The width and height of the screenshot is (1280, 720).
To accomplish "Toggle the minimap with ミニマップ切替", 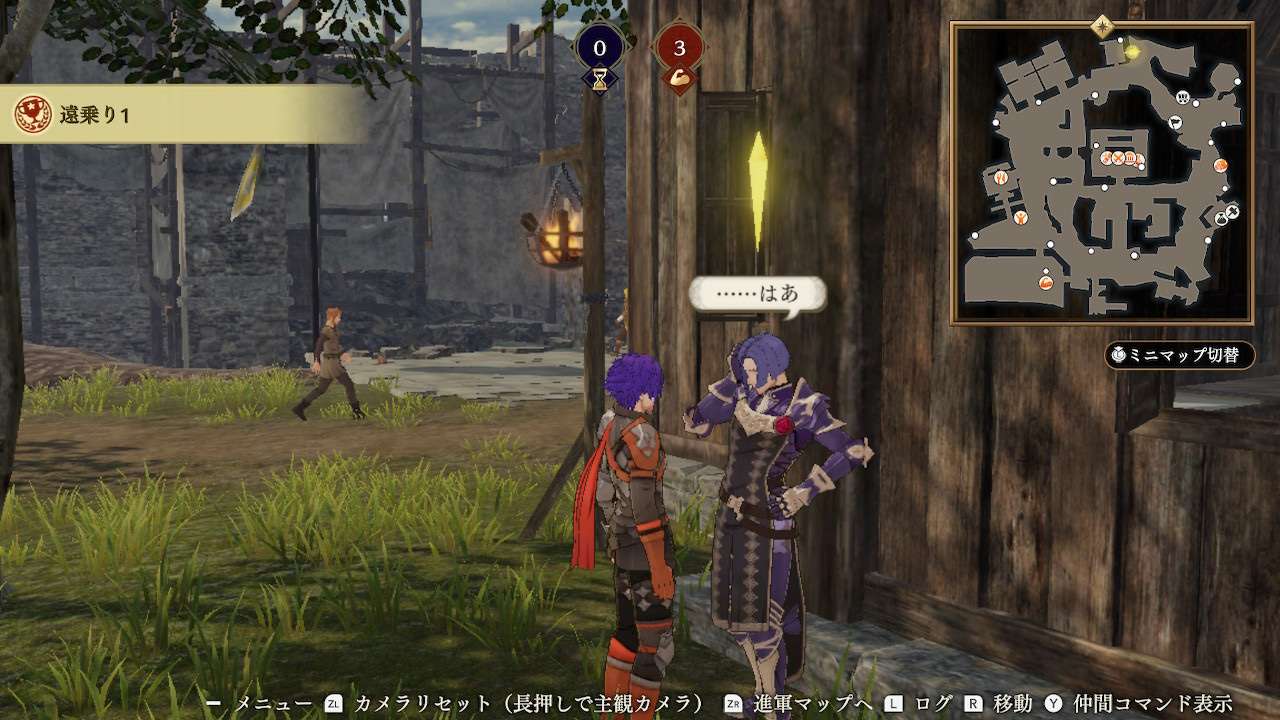I will tap(1180, 355).
